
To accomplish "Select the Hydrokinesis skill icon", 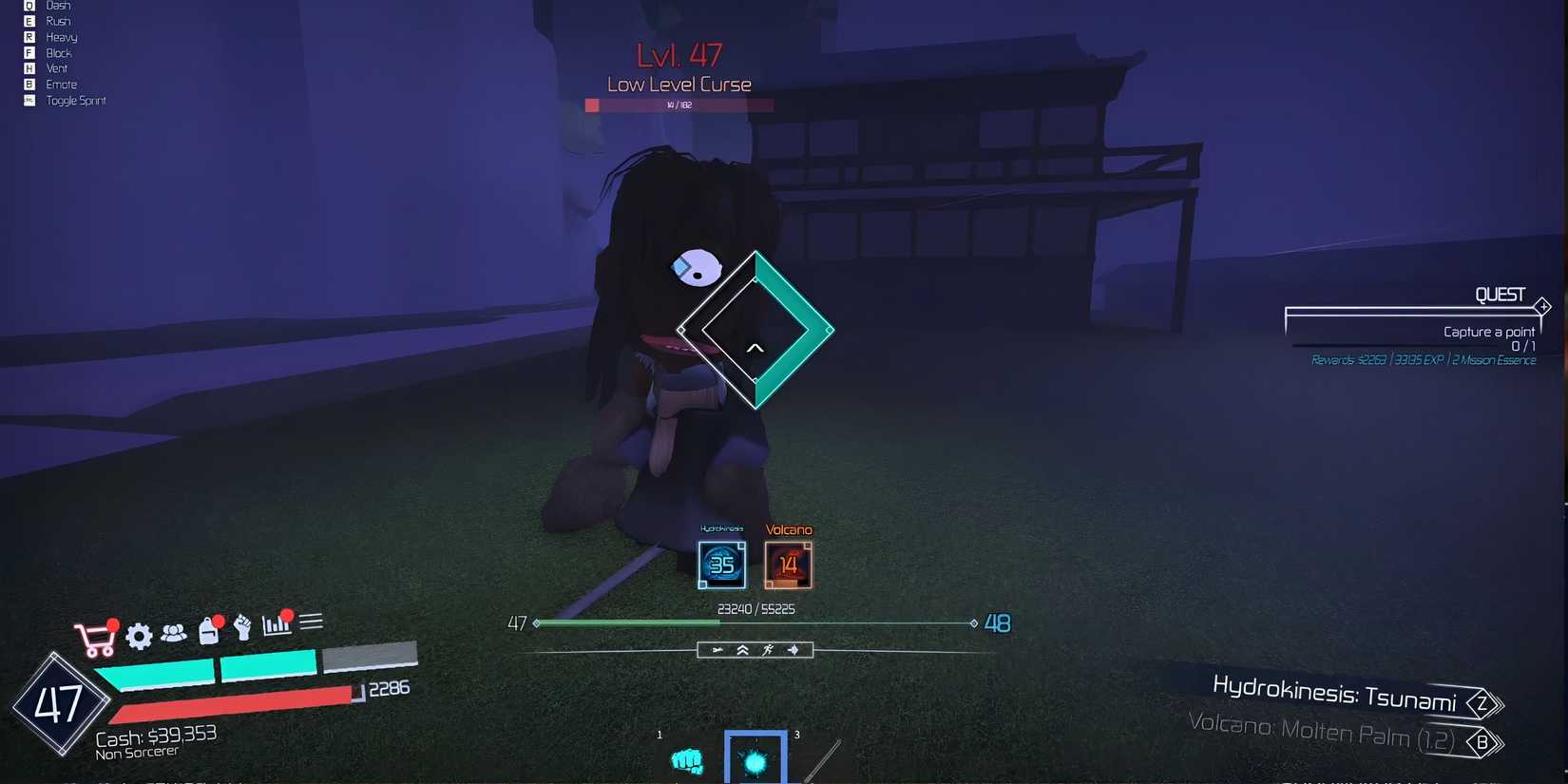I will pos(721,564).
